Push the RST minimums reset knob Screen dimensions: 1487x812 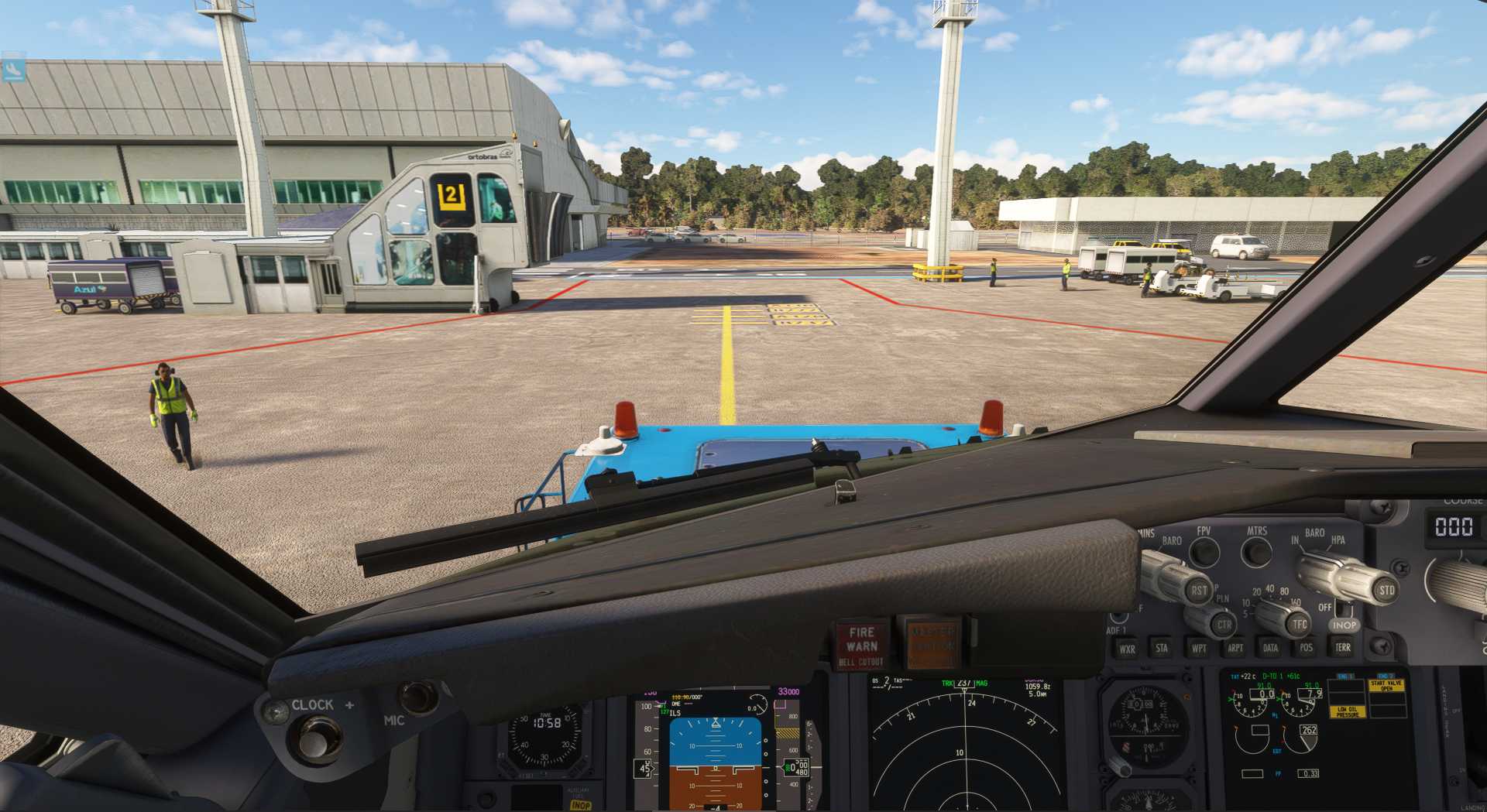1198,591
